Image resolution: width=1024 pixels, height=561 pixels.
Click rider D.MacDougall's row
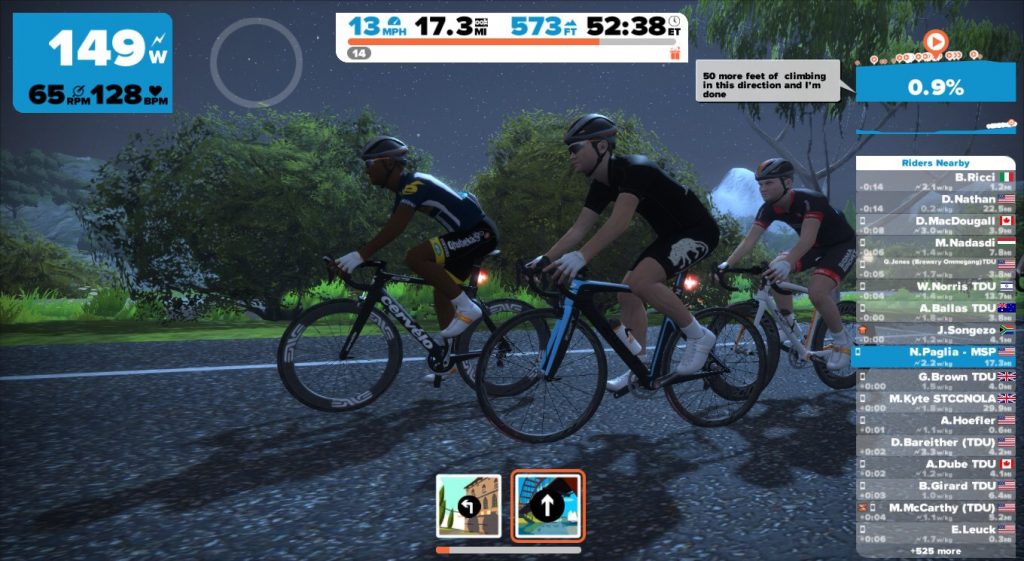[936, 225]
